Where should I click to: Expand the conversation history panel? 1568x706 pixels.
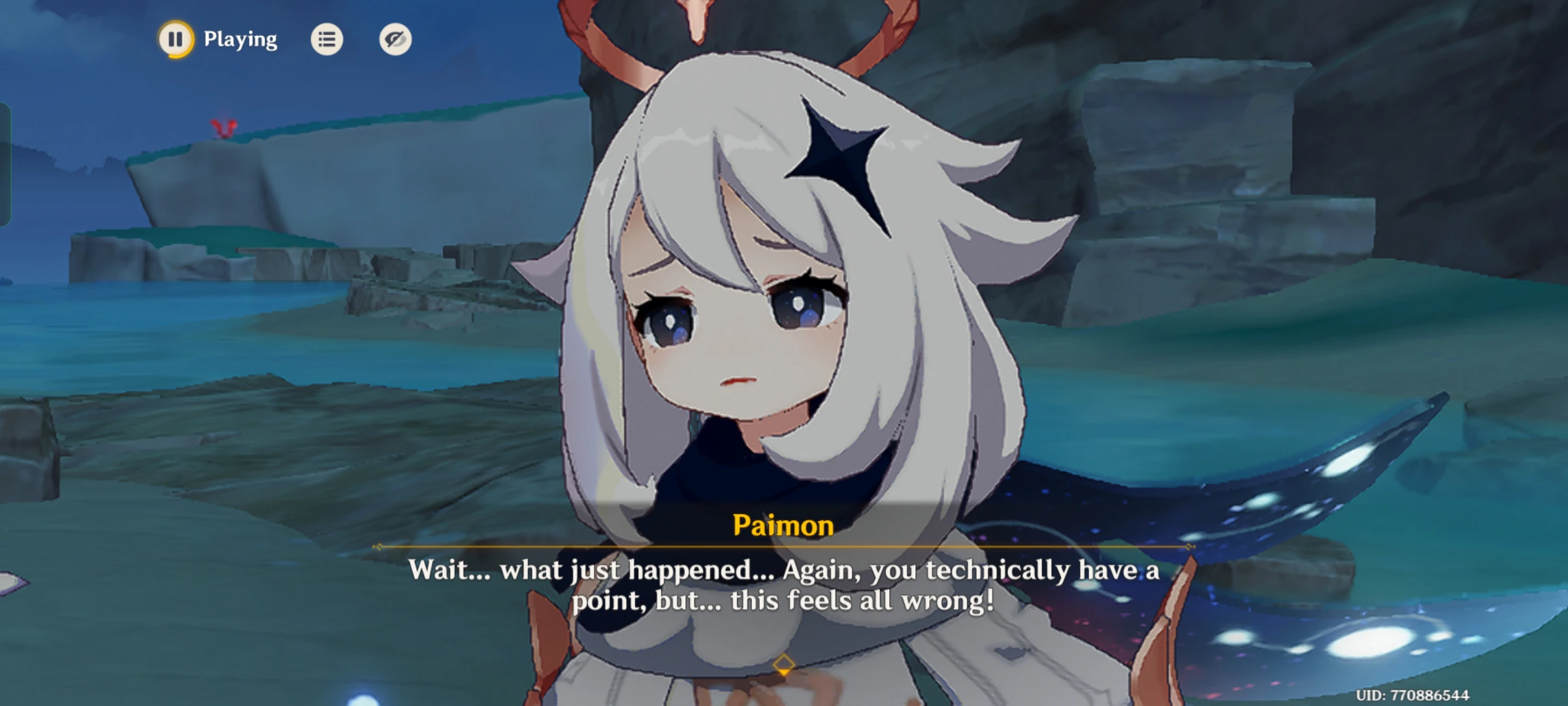click(x=327, y=39)
